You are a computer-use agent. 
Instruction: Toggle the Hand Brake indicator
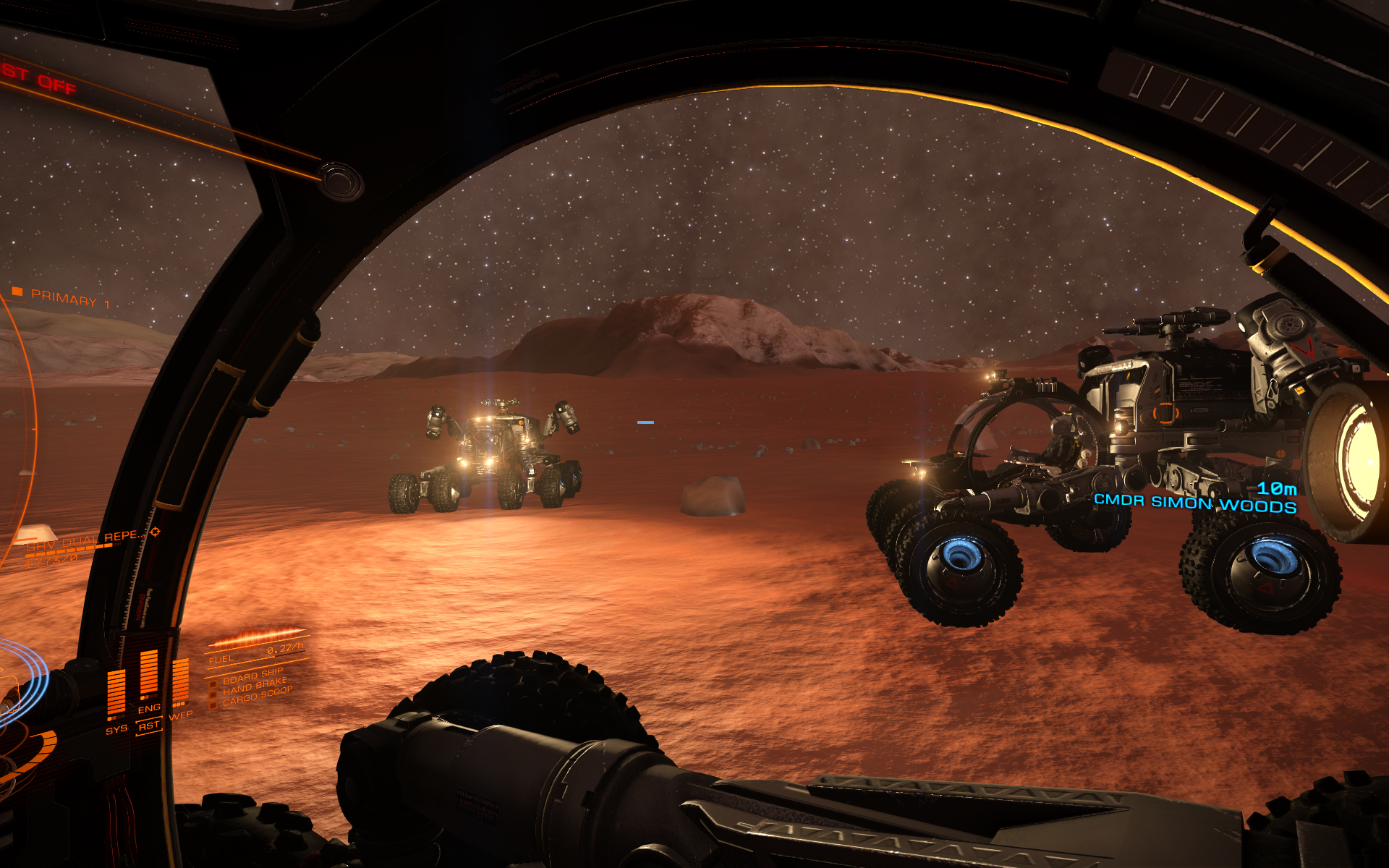pos(255,685)
